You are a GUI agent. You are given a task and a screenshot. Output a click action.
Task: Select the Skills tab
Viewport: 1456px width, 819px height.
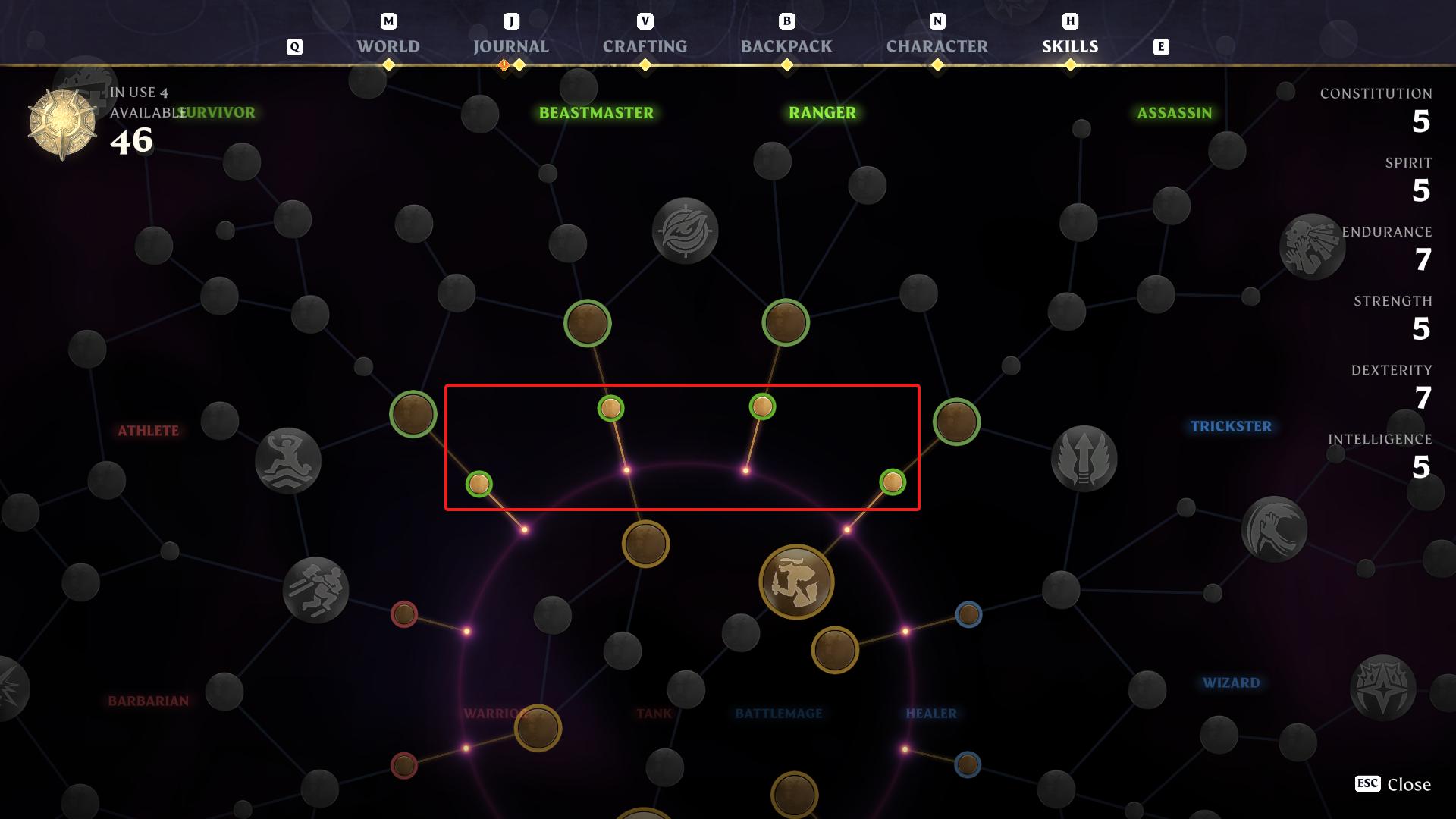click(1070, 47)
